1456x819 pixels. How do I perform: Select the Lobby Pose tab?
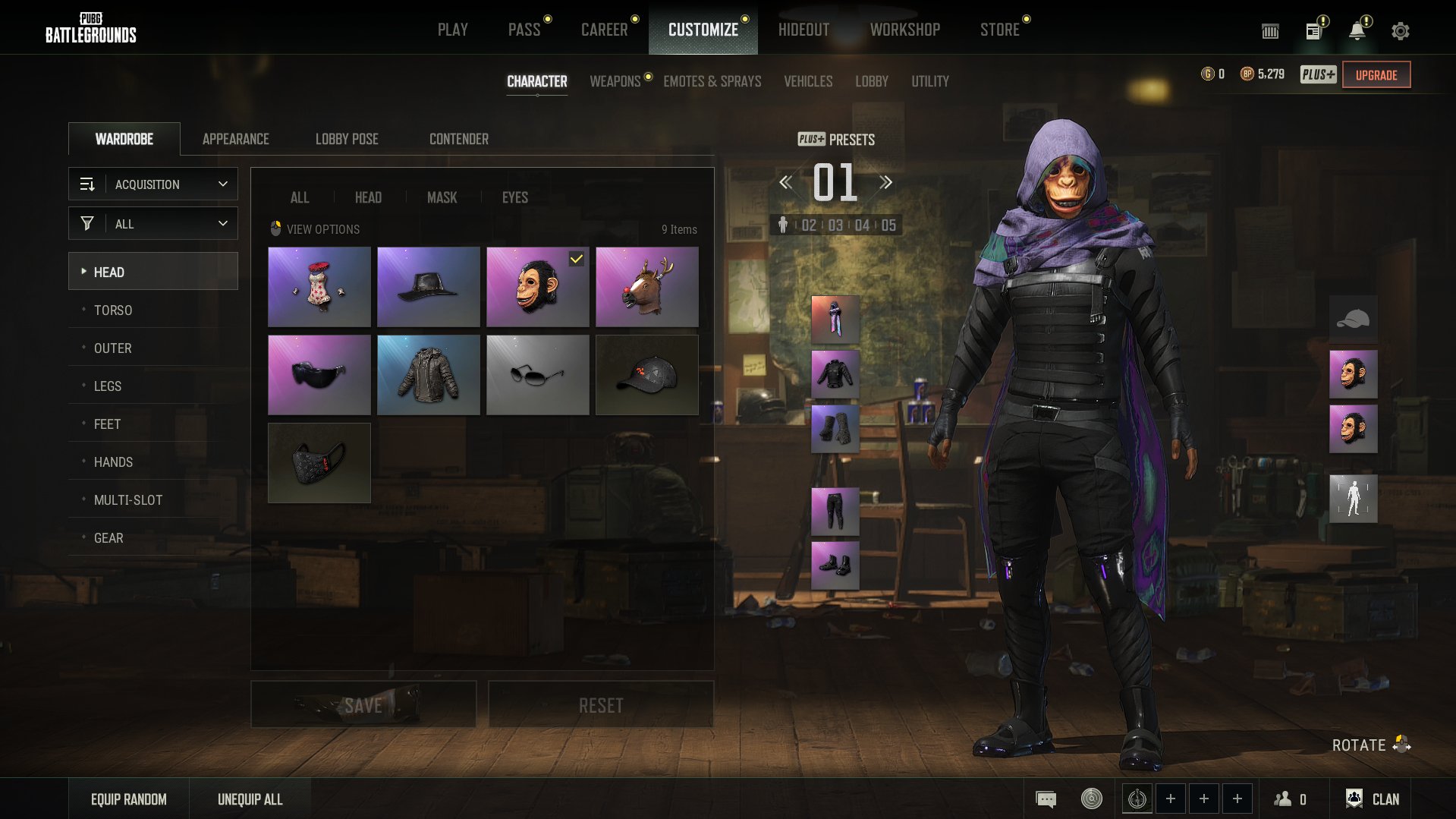[x=347, y=139]
